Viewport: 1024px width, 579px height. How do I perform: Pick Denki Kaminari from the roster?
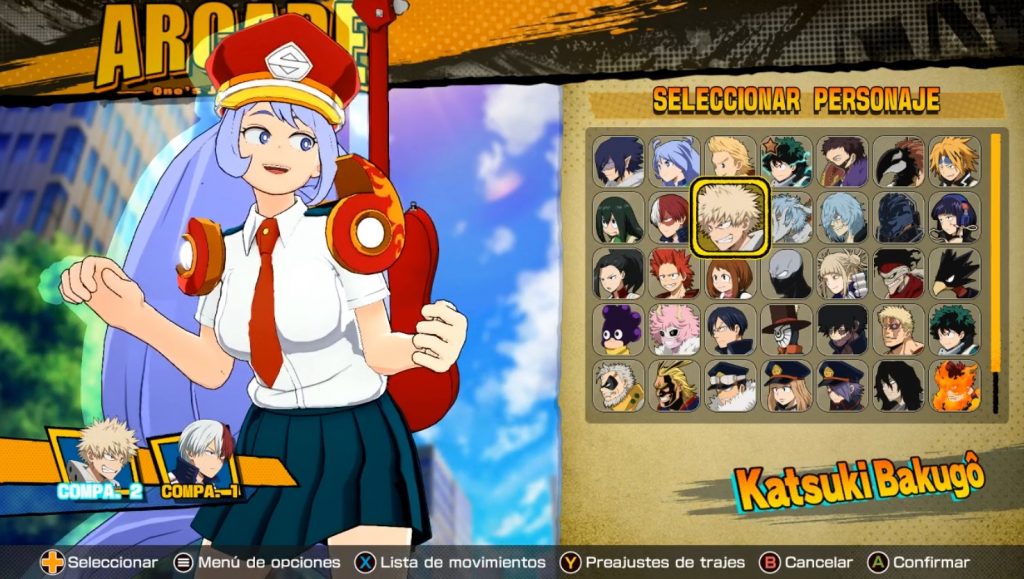coord(954,161)
